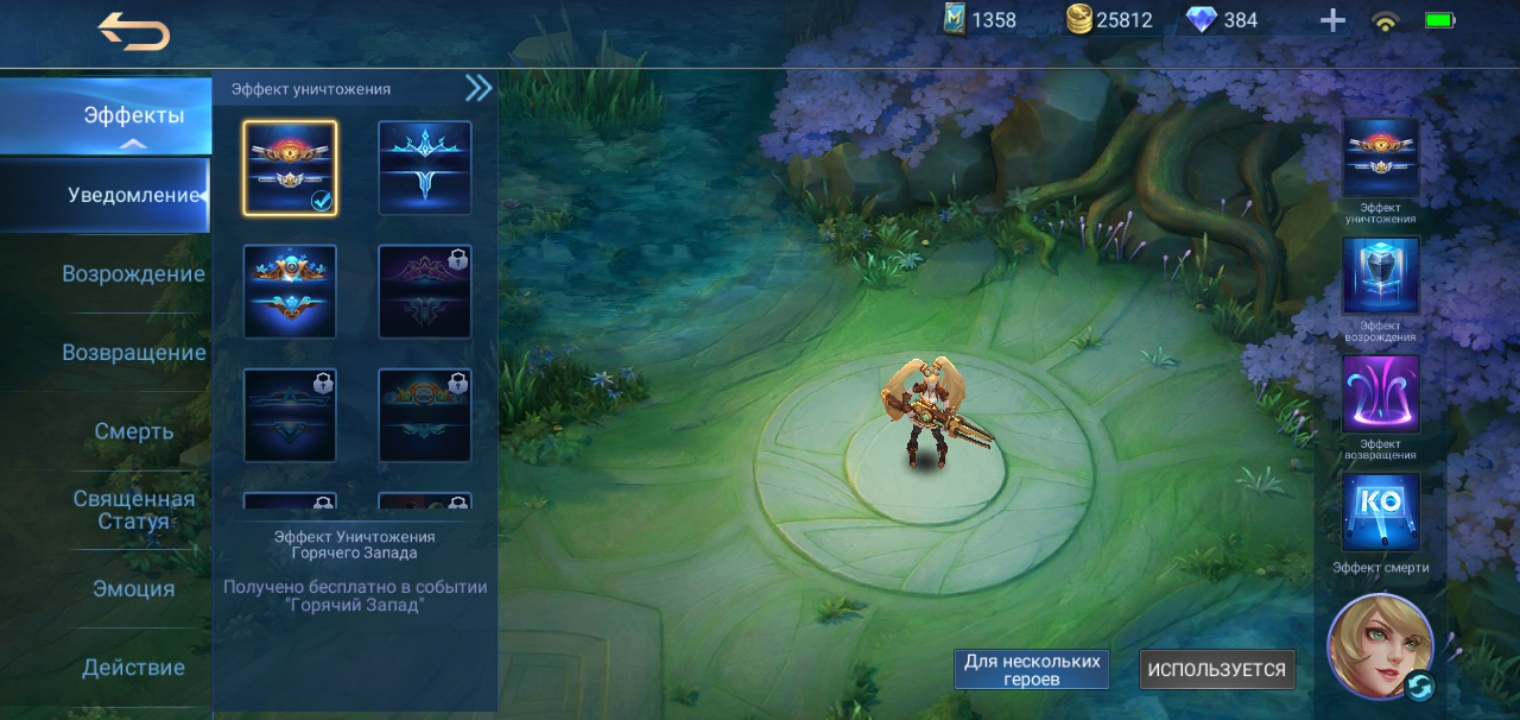1520x720 pixels.
Task: Pick the blue-gold winged elimination effect thumbnail
Action: pyautogui.click(x=290, y=291)
